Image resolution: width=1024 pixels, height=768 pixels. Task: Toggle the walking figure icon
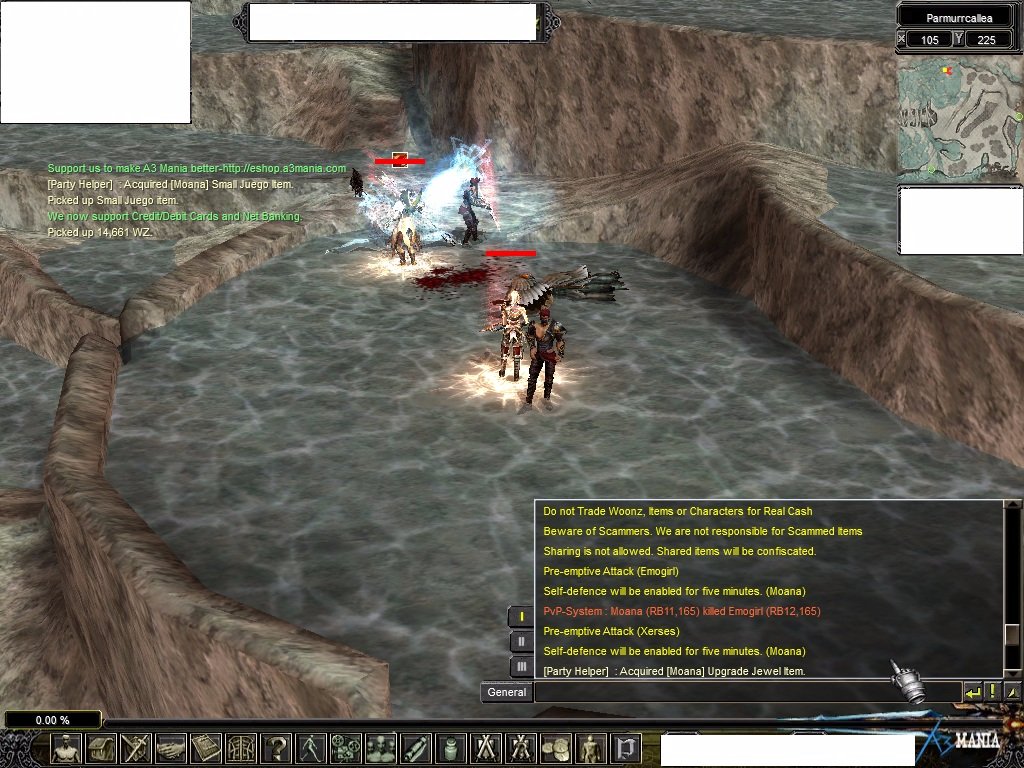pos(311,748)
